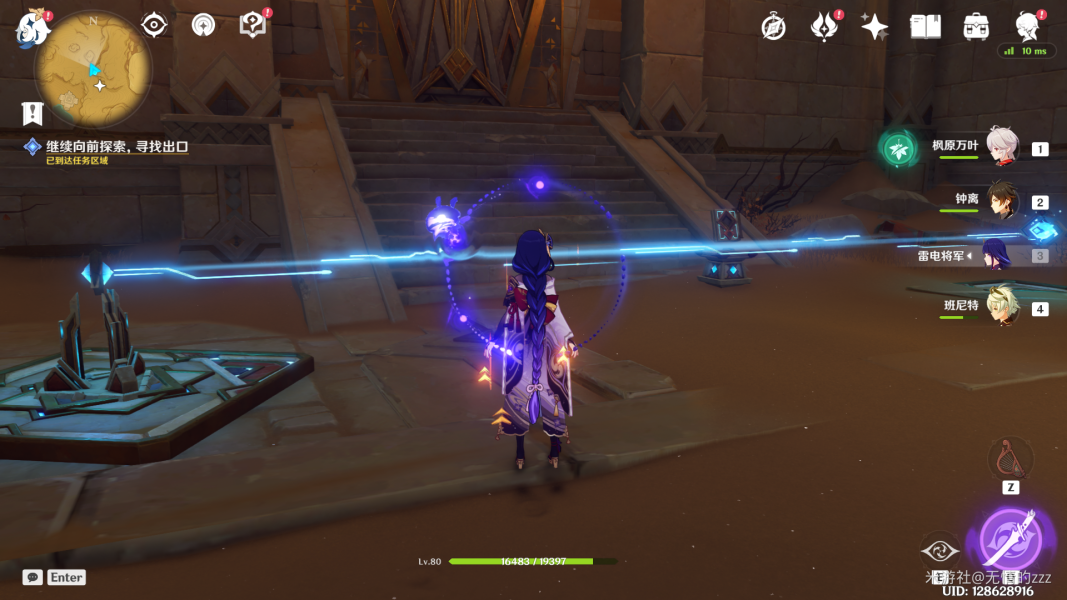Open the map from the circular minimap
The height and width of the screenshot is (600, 1067).
click(93, 70)
